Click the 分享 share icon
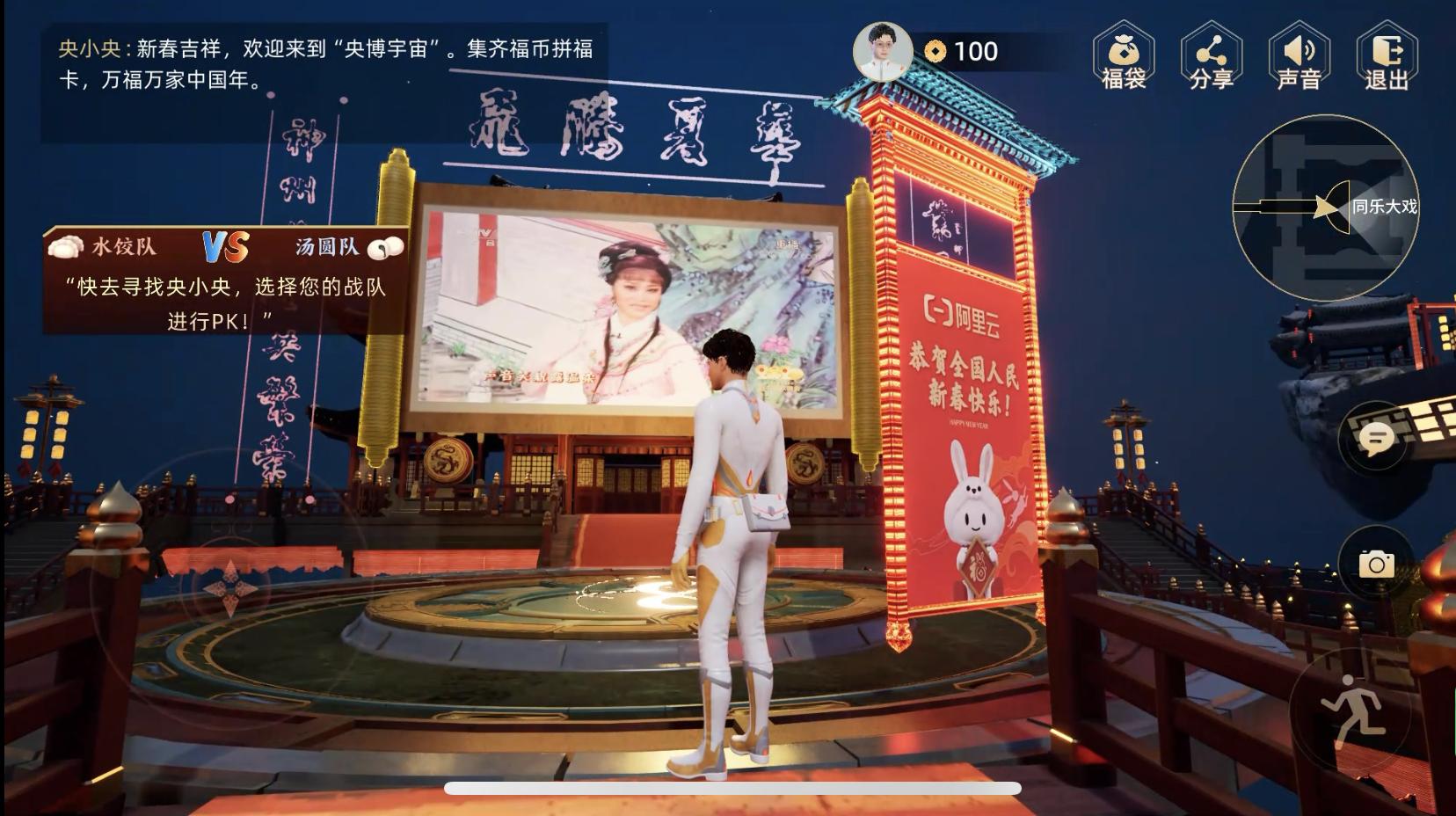Image resolution: width=1456 pixels, height=816 pixels. tap(1212, 55)
